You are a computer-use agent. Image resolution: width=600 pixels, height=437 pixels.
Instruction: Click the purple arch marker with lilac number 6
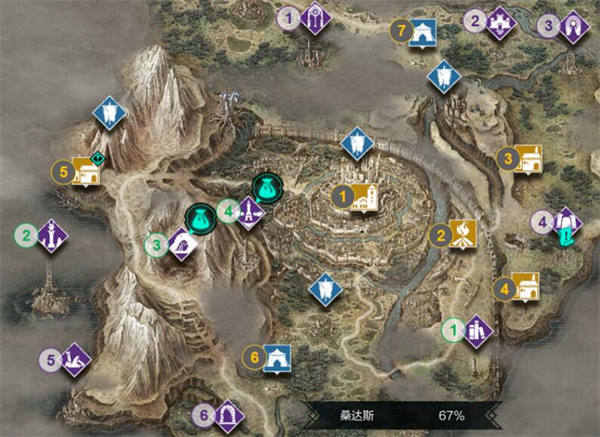pos(227,414)
